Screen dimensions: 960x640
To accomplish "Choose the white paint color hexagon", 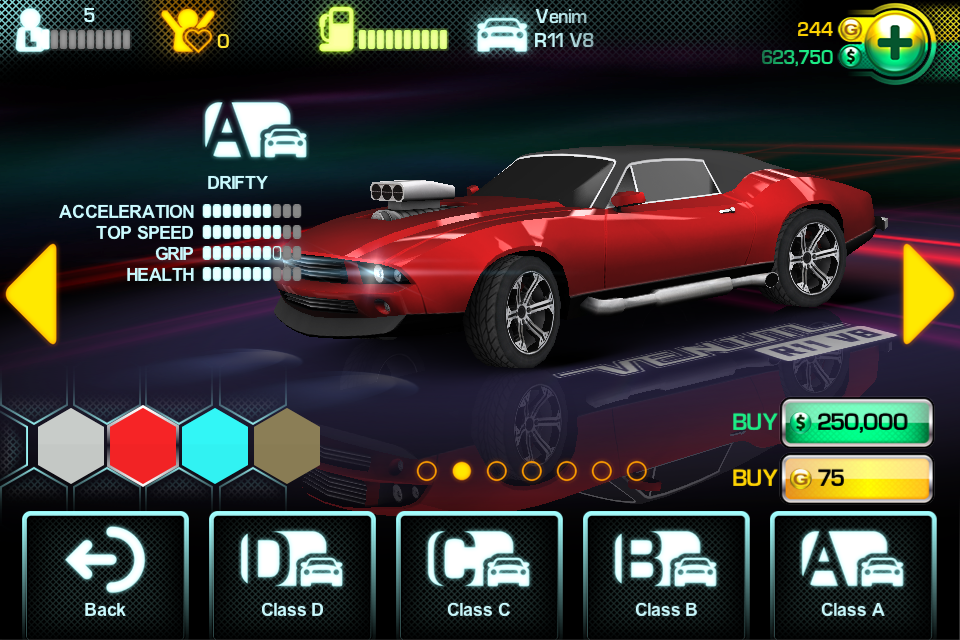I will [x=71, y=446].
